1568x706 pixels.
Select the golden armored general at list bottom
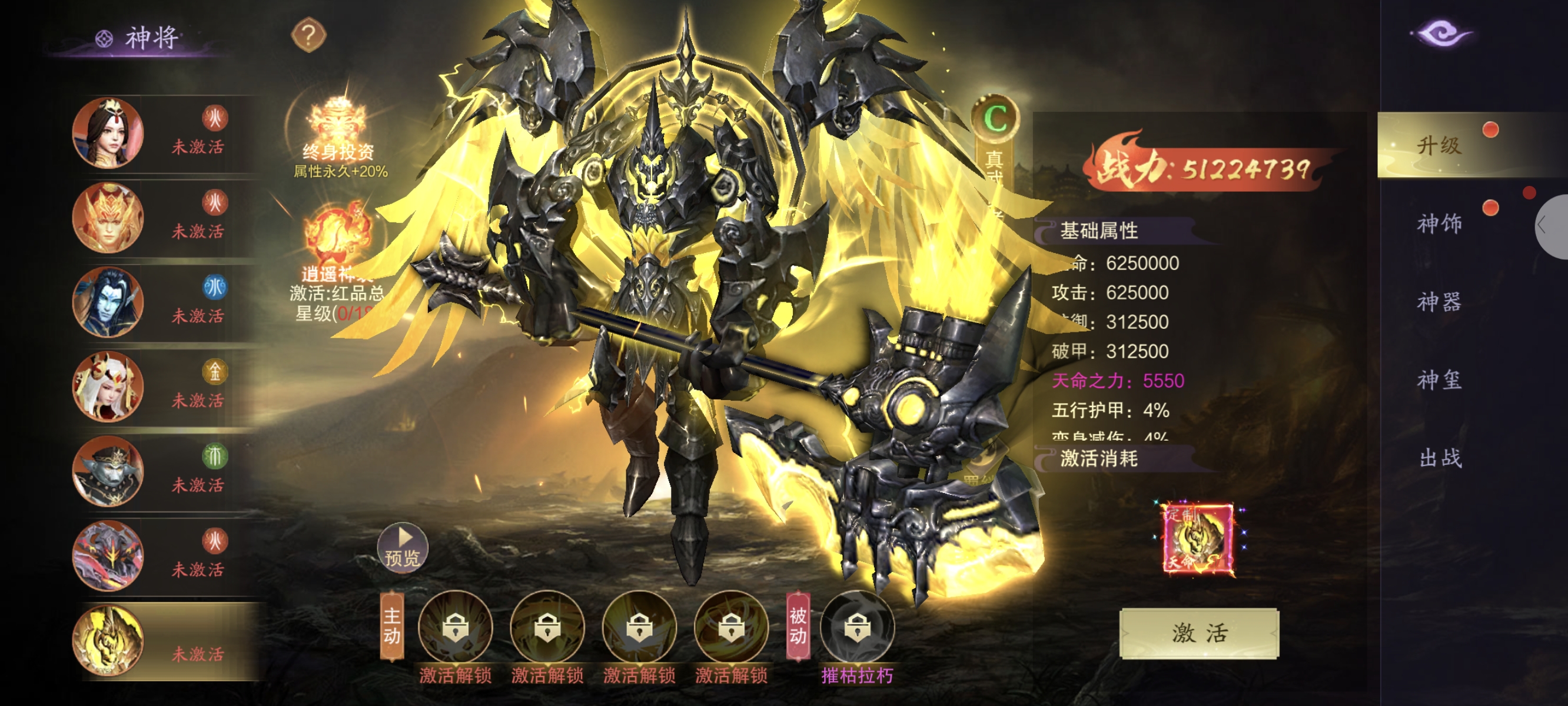(108, 640)
